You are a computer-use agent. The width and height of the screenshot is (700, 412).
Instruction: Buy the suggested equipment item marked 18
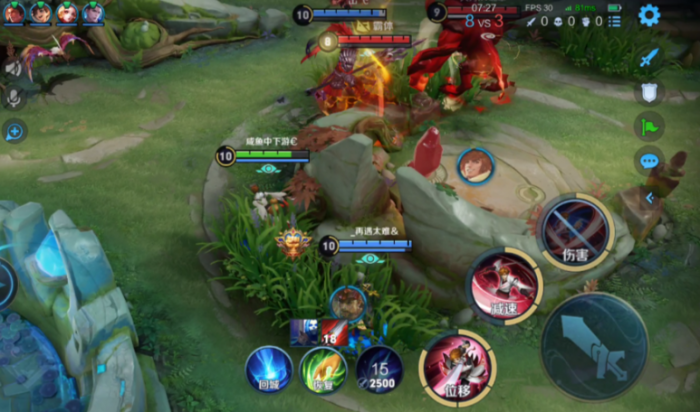click(335, 333)
